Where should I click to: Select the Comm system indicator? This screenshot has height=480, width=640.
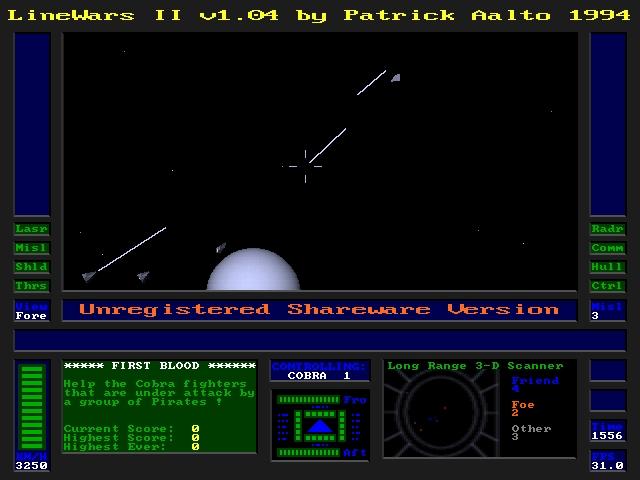point(608,248)
